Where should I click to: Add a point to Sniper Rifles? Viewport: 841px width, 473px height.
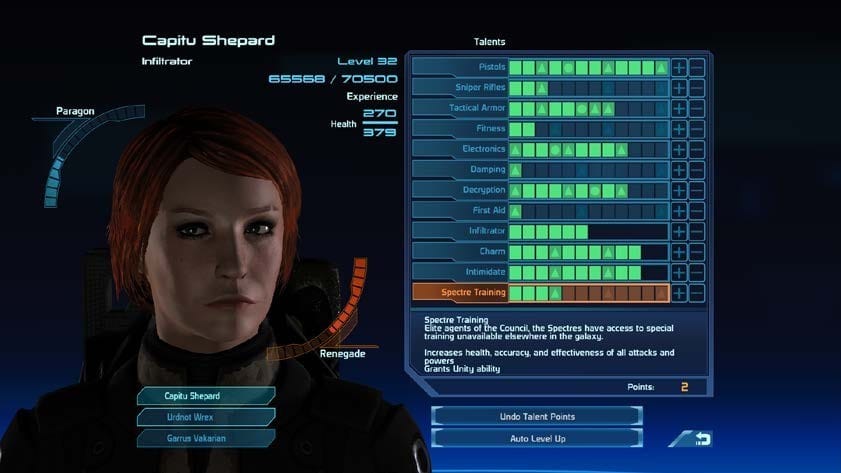click(679, 88)
